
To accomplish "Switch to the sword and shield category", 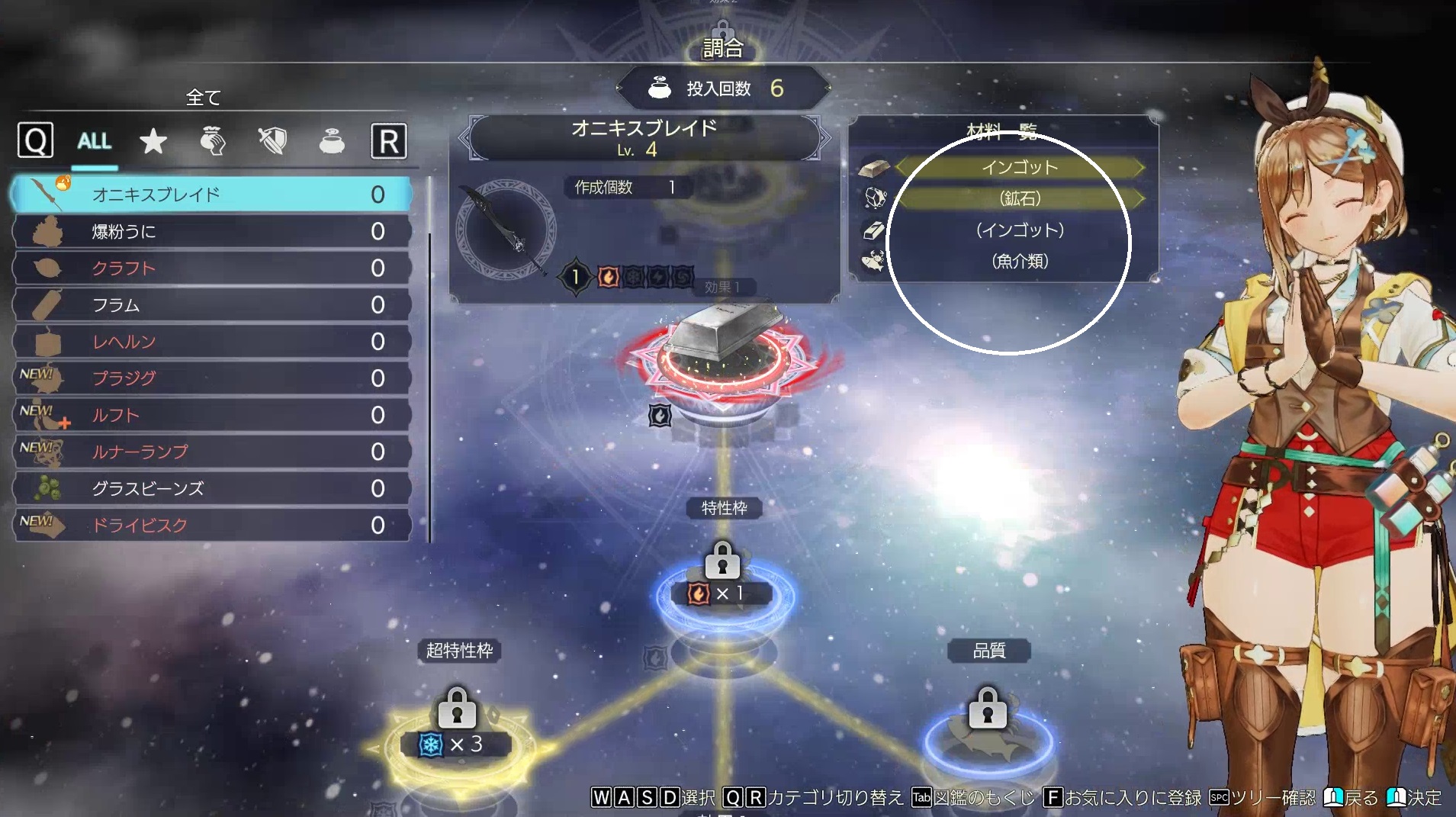I will 272,141.
